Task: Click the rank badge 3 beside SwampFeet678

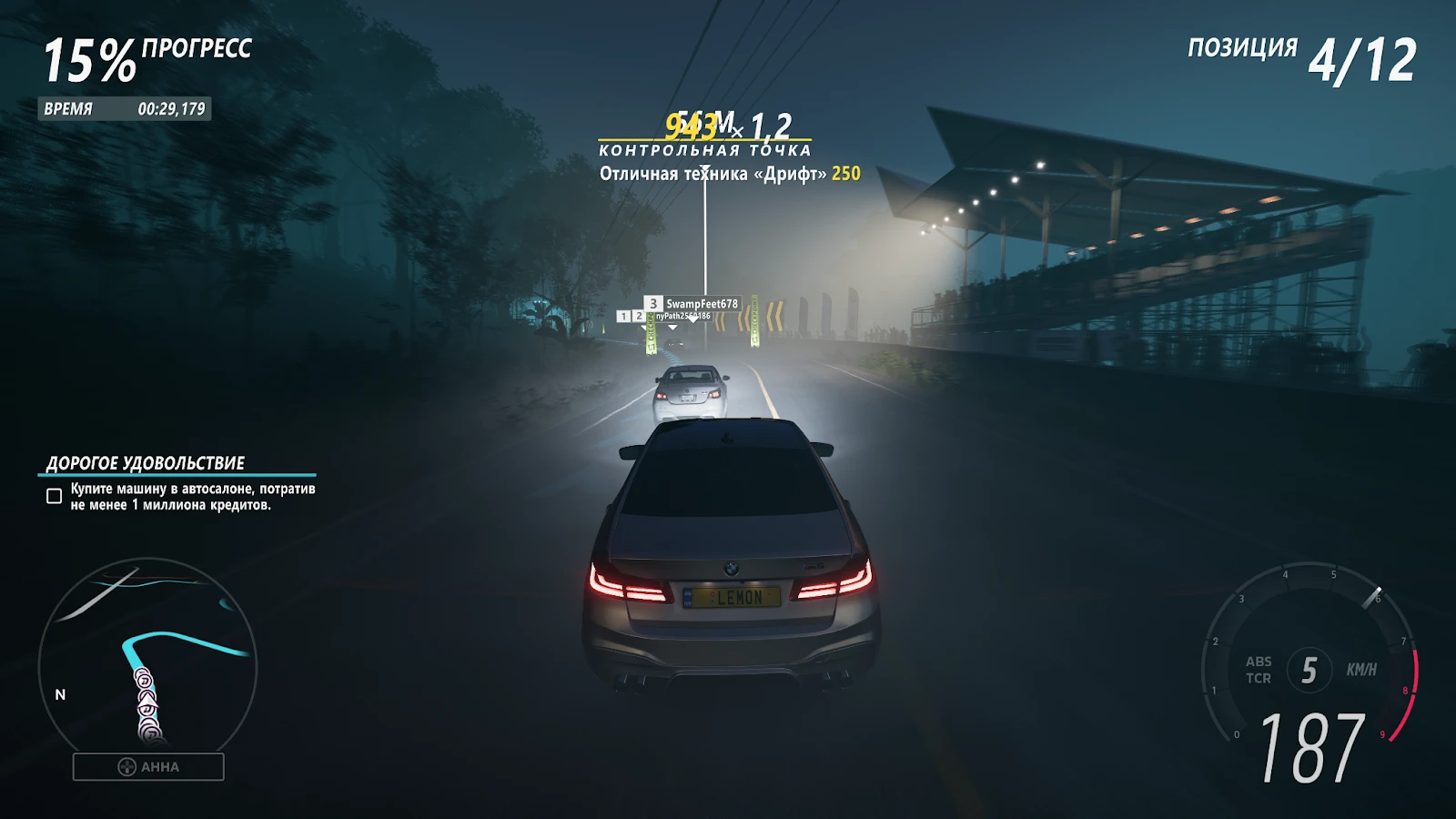Action: [653, 303]
